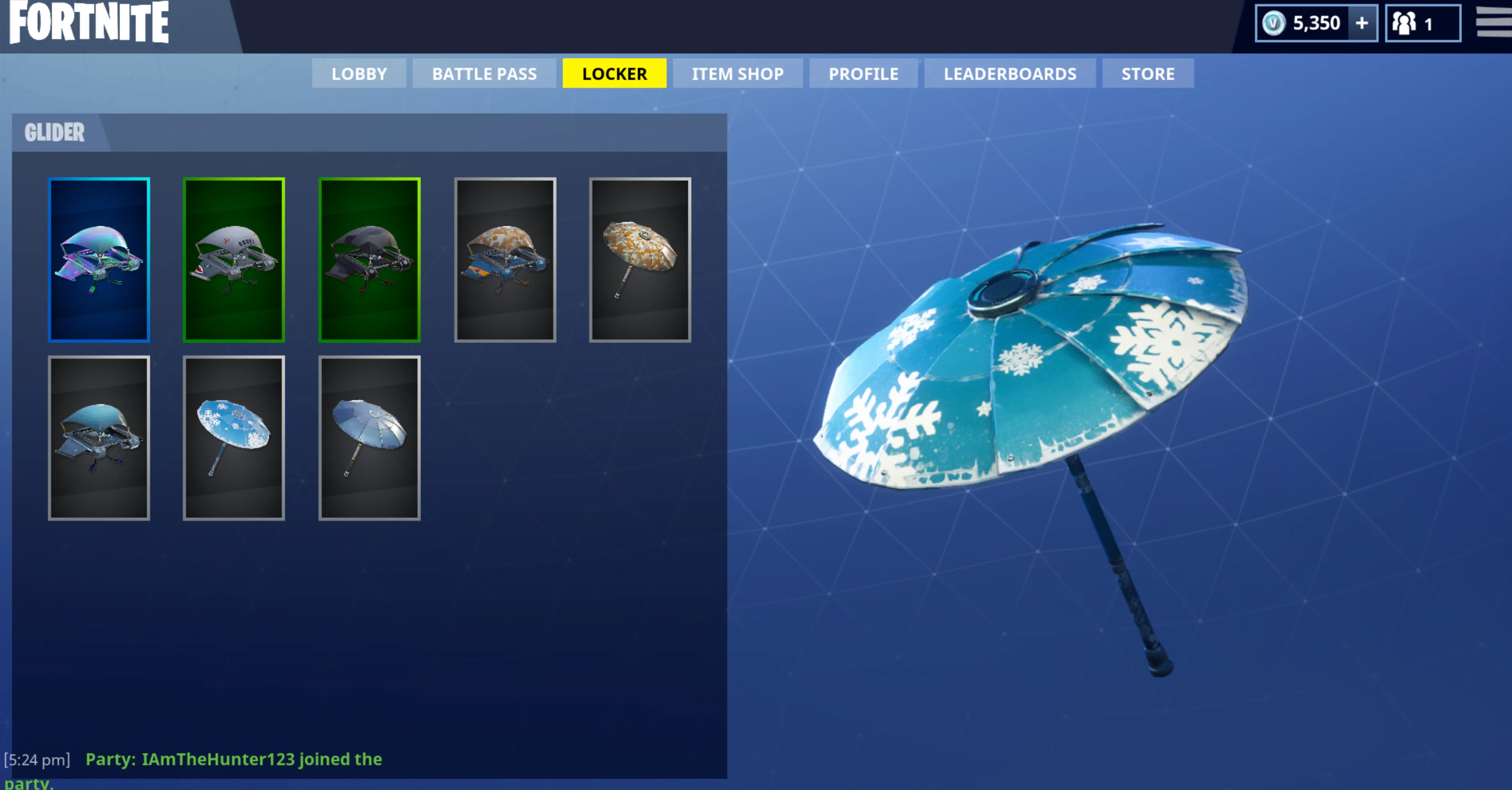Switch to the Lobby tab
Viewport: 1512px width, 790px height.
pyautogui.click(x=358, y=73)
